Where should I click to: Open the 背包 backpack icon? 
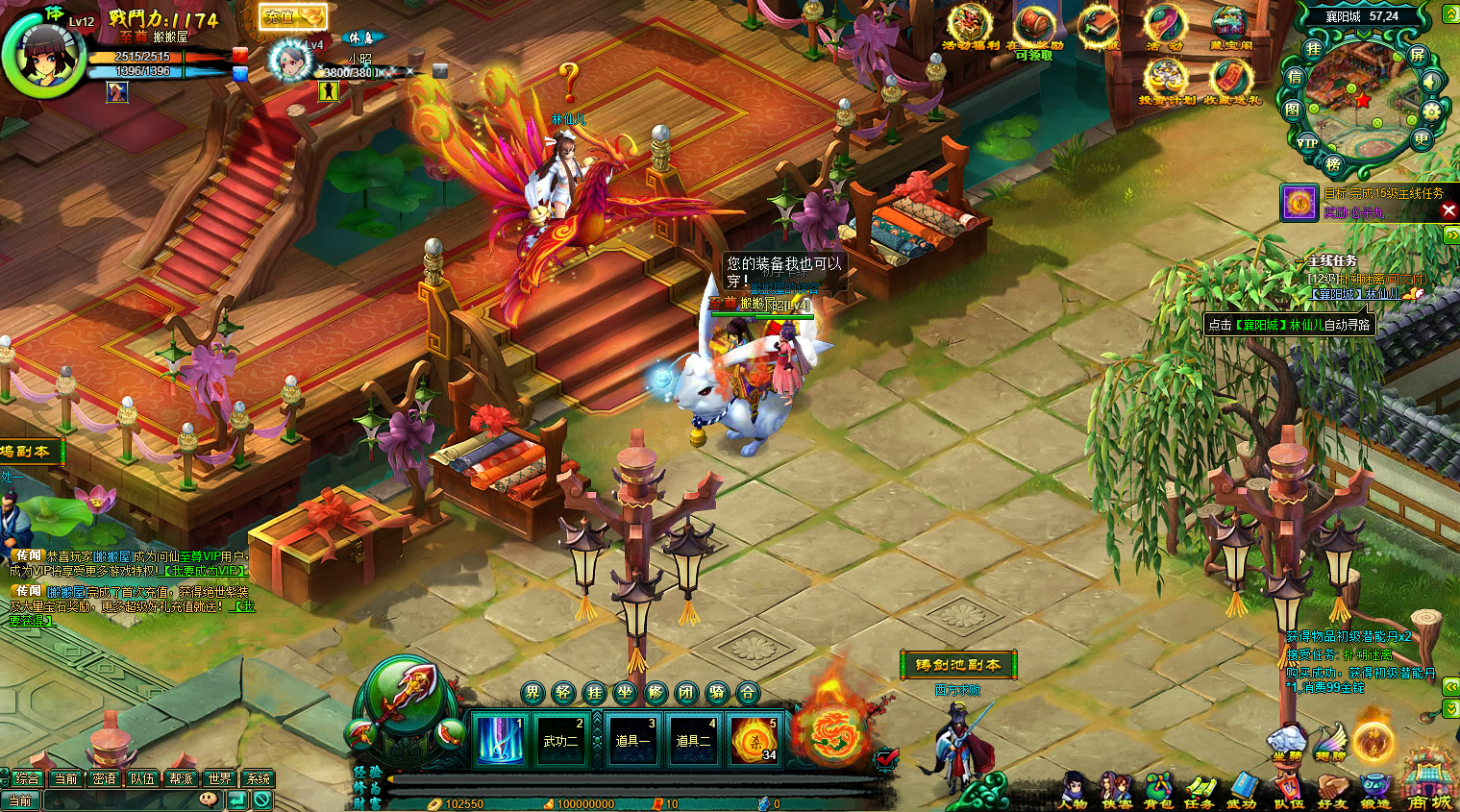[1159, 790]
